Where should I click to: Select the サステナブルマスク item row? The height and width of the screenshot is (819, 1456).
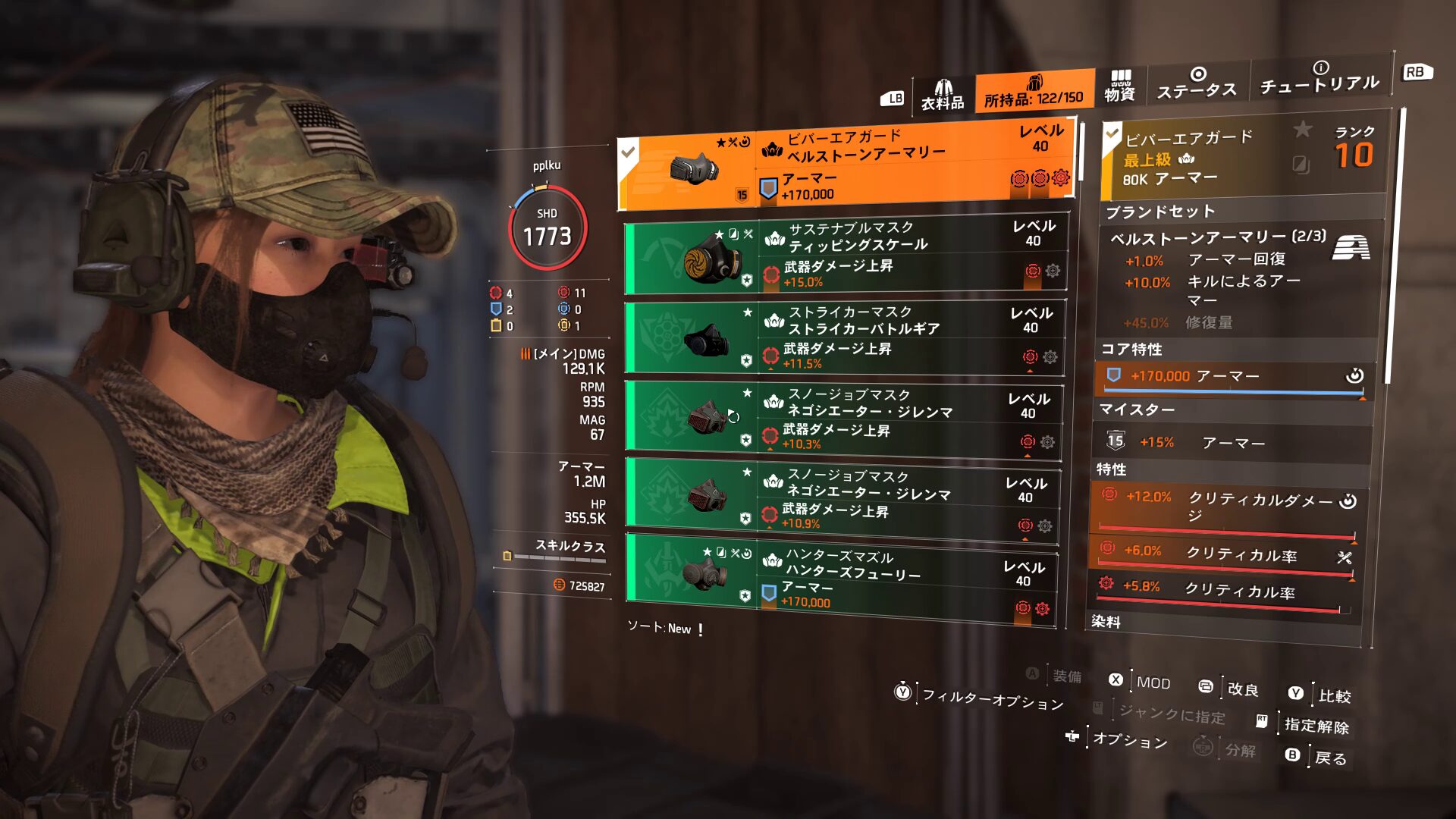[x=846, y=255]
